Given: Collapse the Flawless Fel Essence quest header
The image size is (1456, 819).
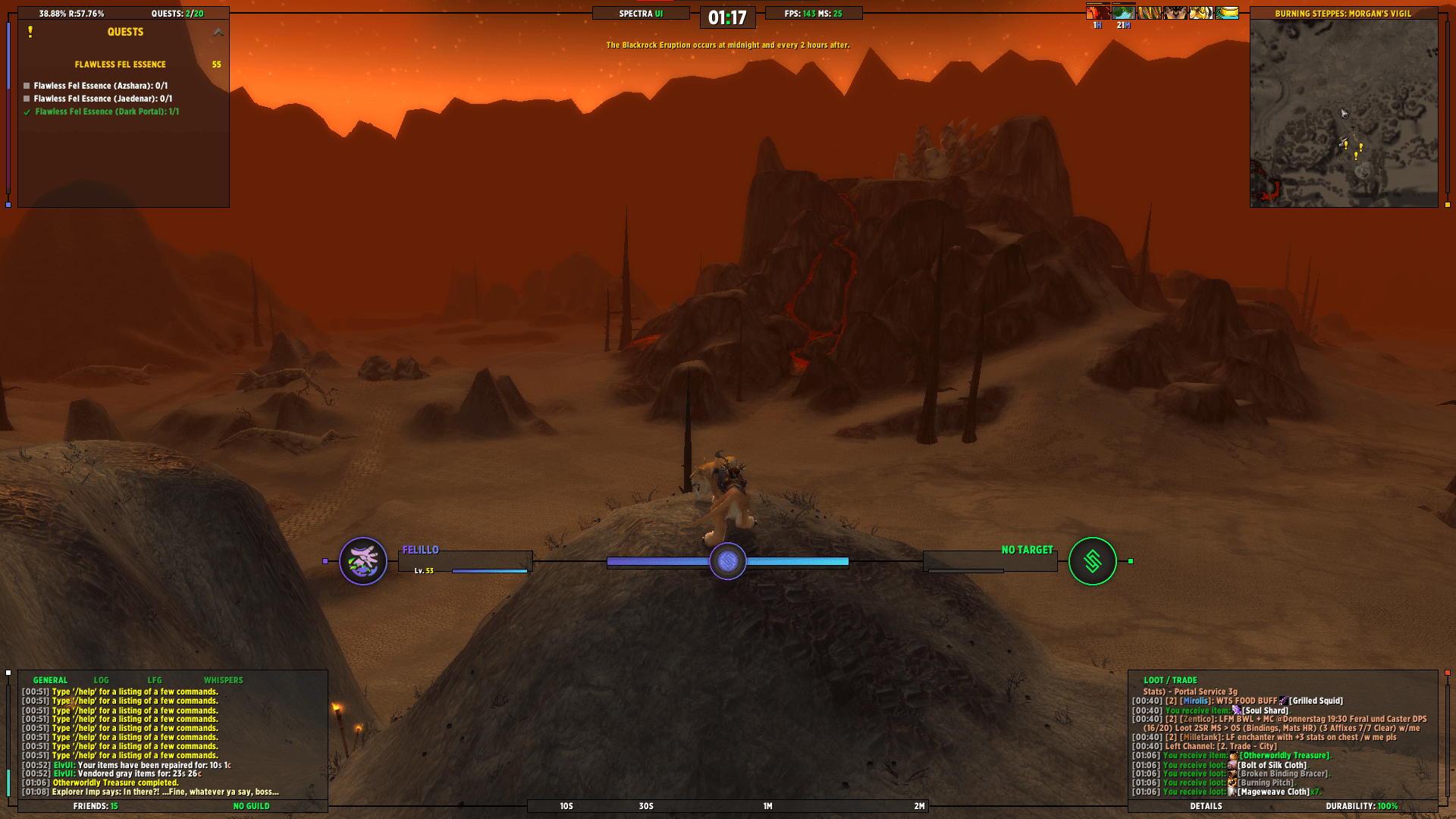Looking at the screenshot, I should [x=120, y=64].
